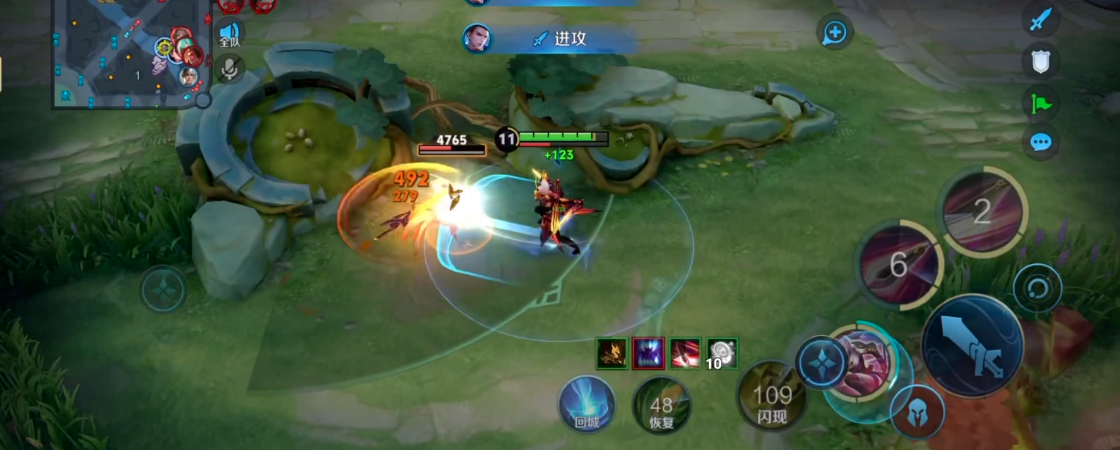Tap the large sword basic attack button
Image resolution: width=1120 pixels, height=450 pixels.
971,345
